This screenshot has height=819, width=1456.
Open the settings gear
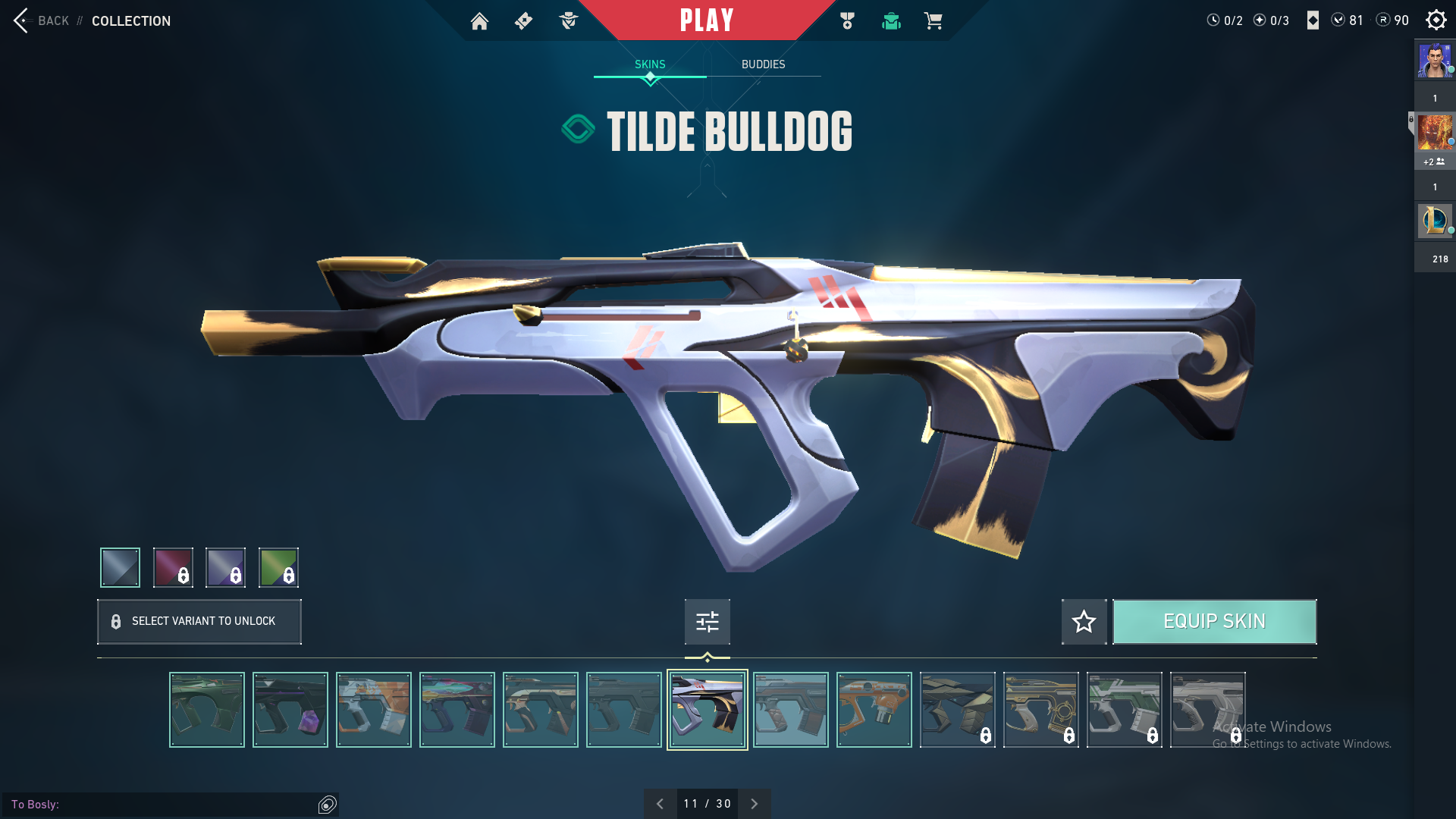click(1436, 20)
